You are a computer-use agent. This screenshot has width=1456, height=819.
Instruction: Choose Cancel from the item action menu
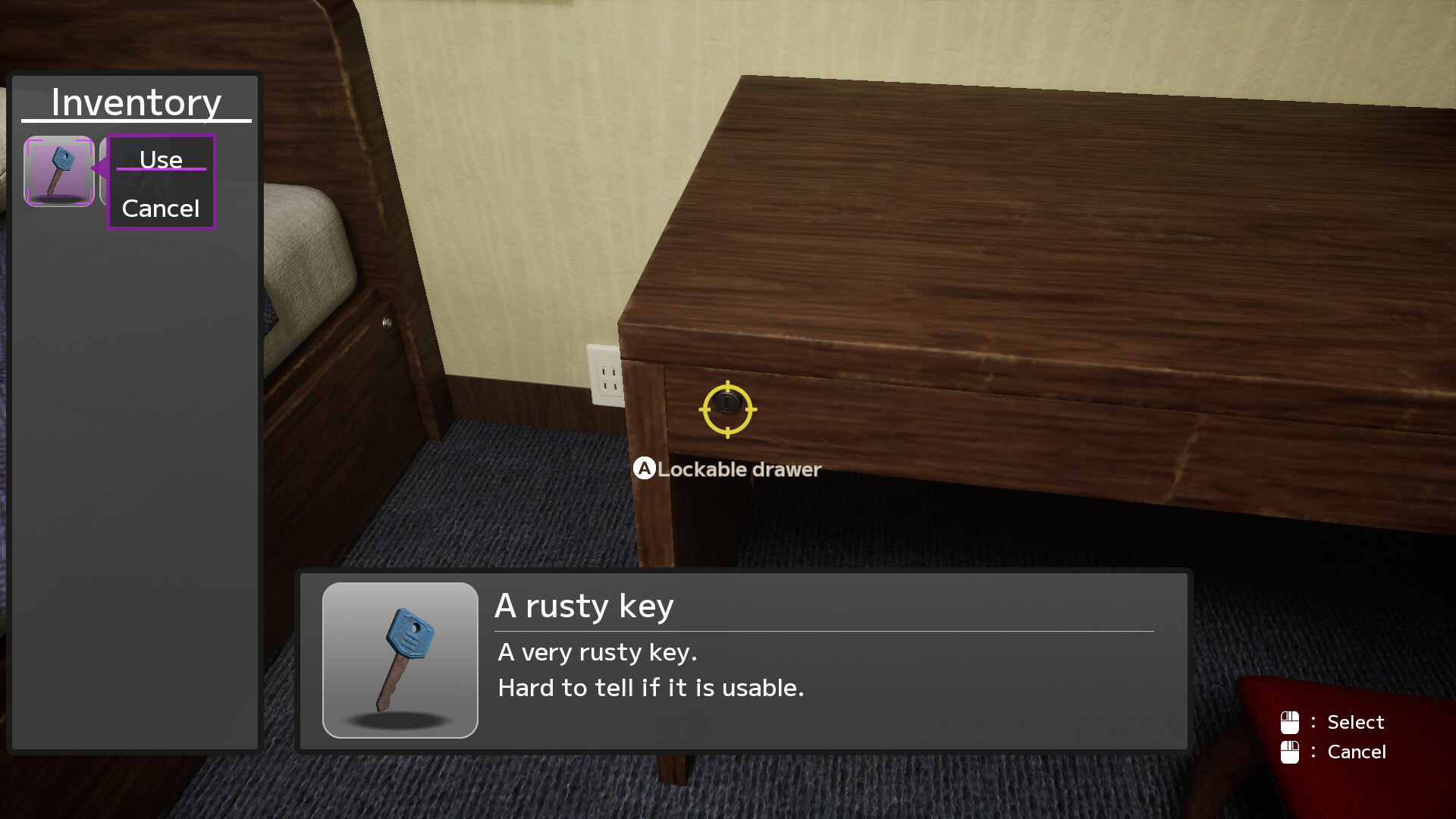pyautogui.click(x=160, y=209)
